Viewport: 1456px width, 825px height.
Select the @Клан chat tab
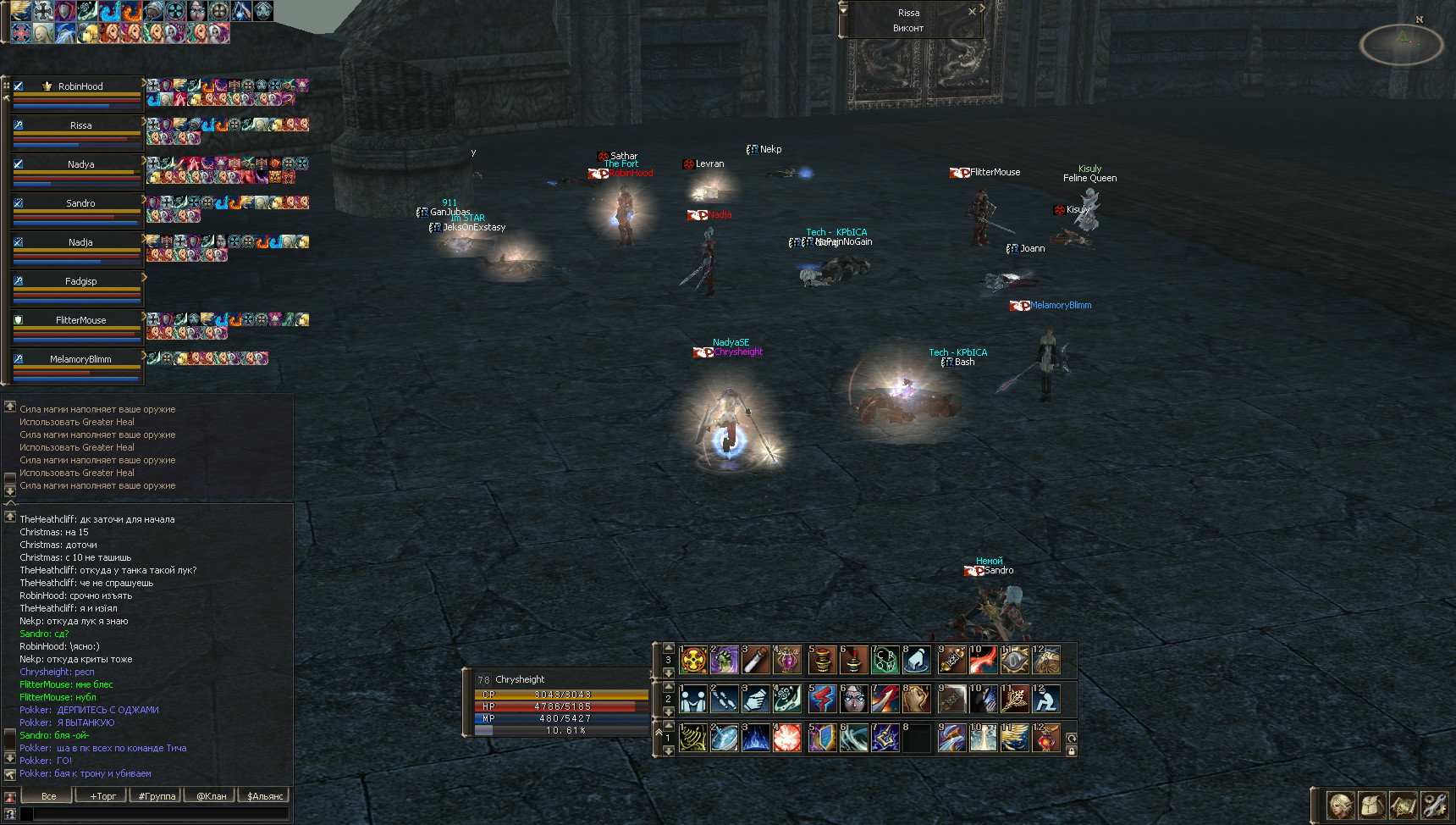(x=211, y=796)
